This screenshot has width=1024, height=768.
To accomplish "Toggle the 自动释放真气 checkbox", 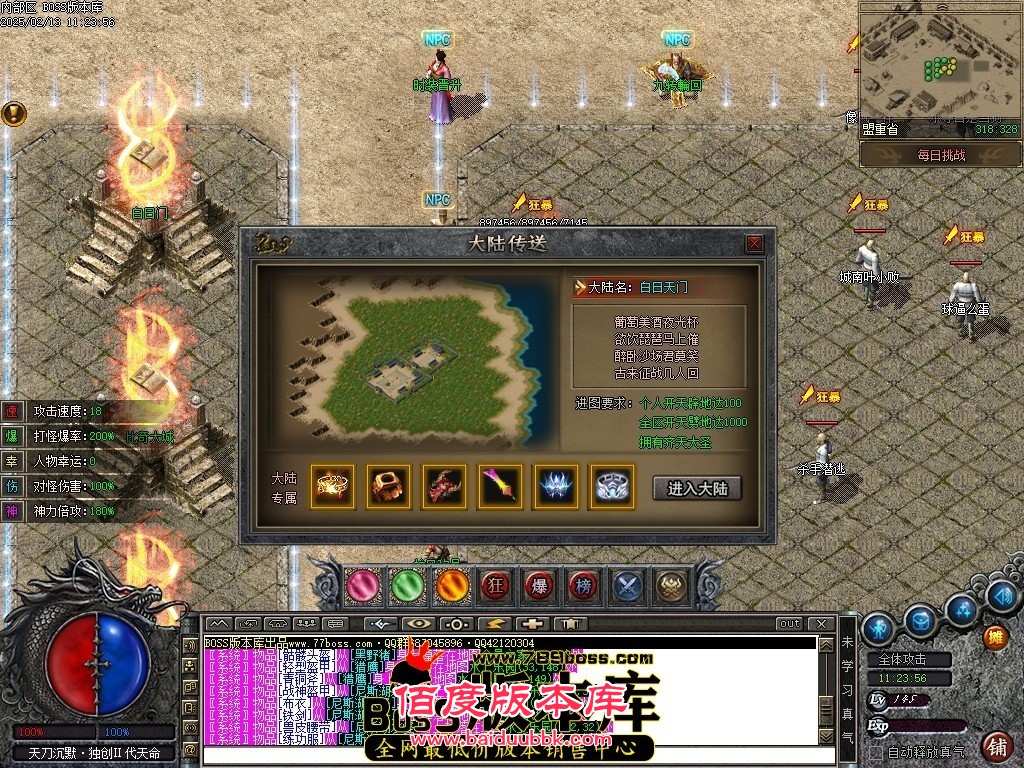I will pos(877,752).
